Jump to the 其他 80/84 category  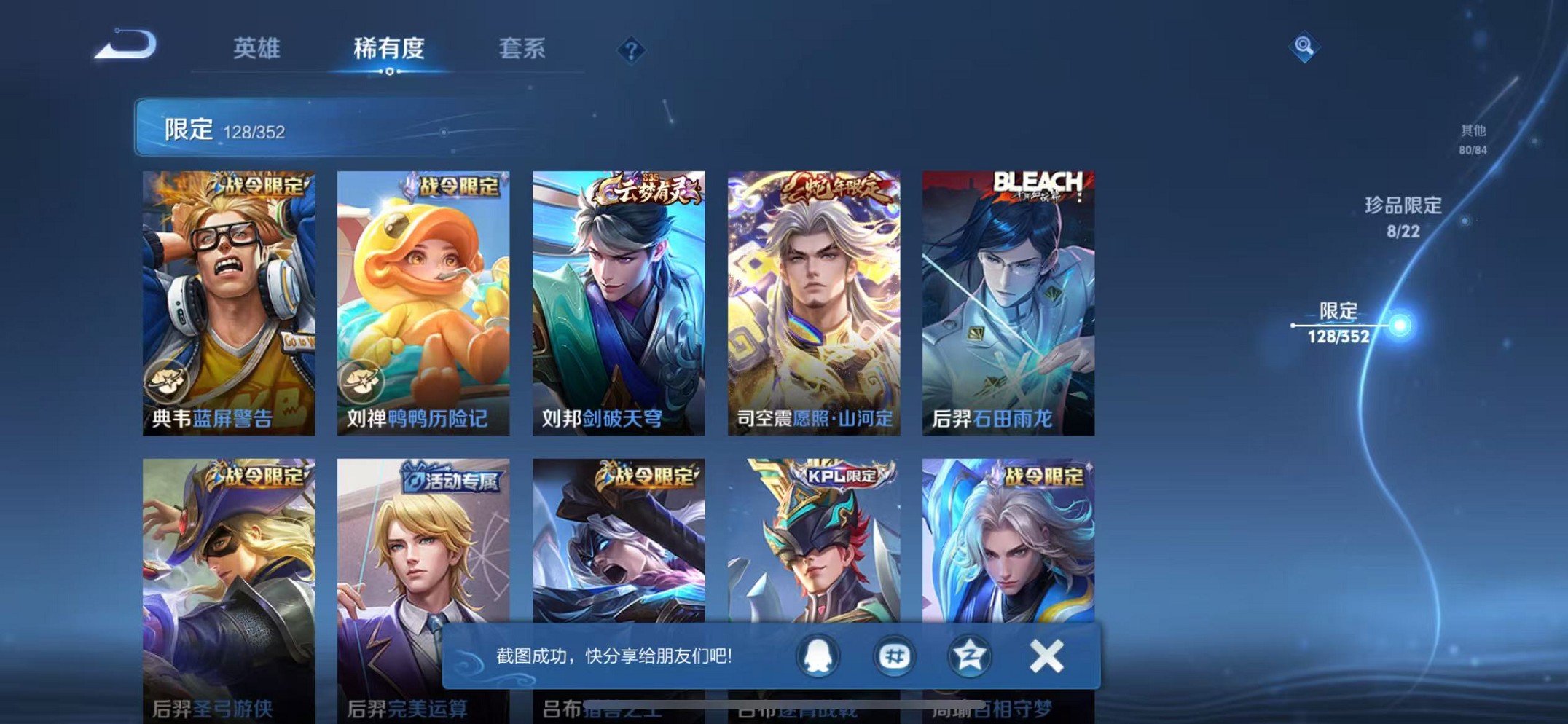[x=1472, y=138]
